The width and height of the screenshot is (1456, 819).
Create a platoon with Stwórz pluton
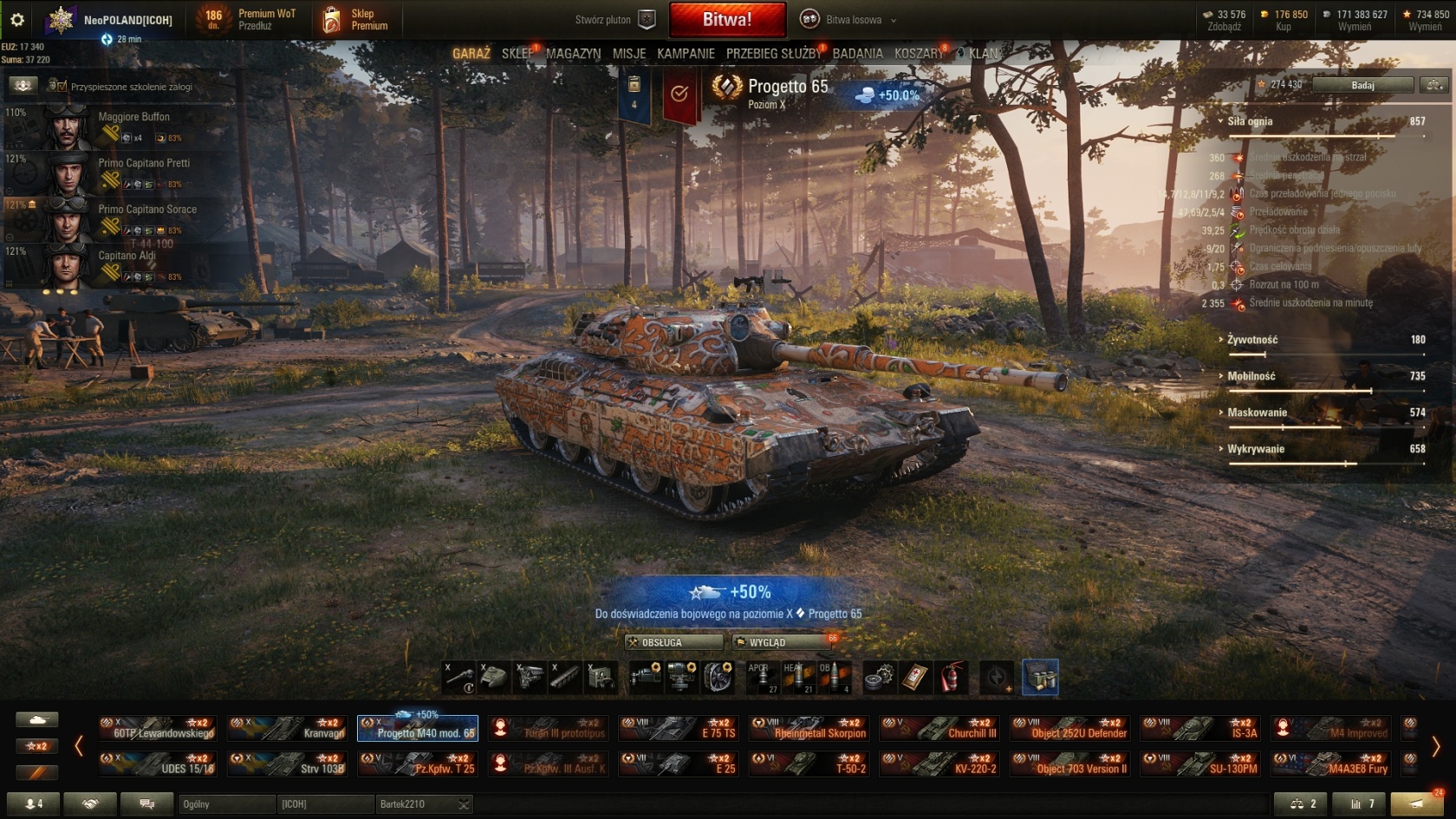614,20
